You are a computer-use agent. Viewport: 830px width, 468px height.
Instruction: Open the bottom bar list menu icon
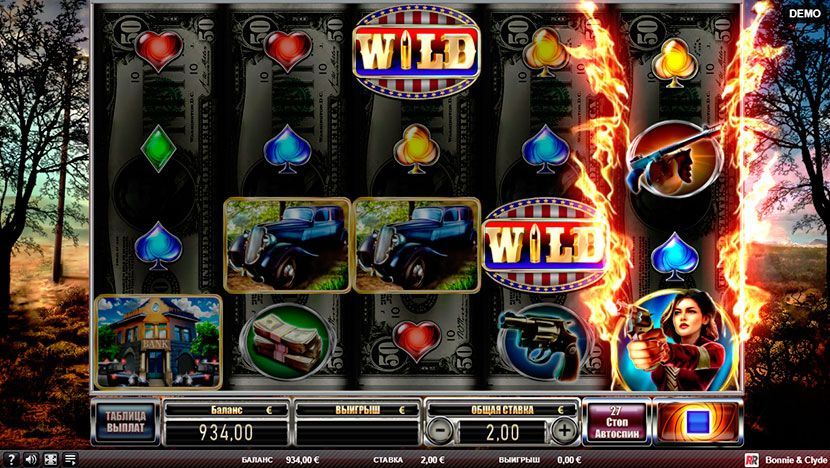(x=70, y=459)
